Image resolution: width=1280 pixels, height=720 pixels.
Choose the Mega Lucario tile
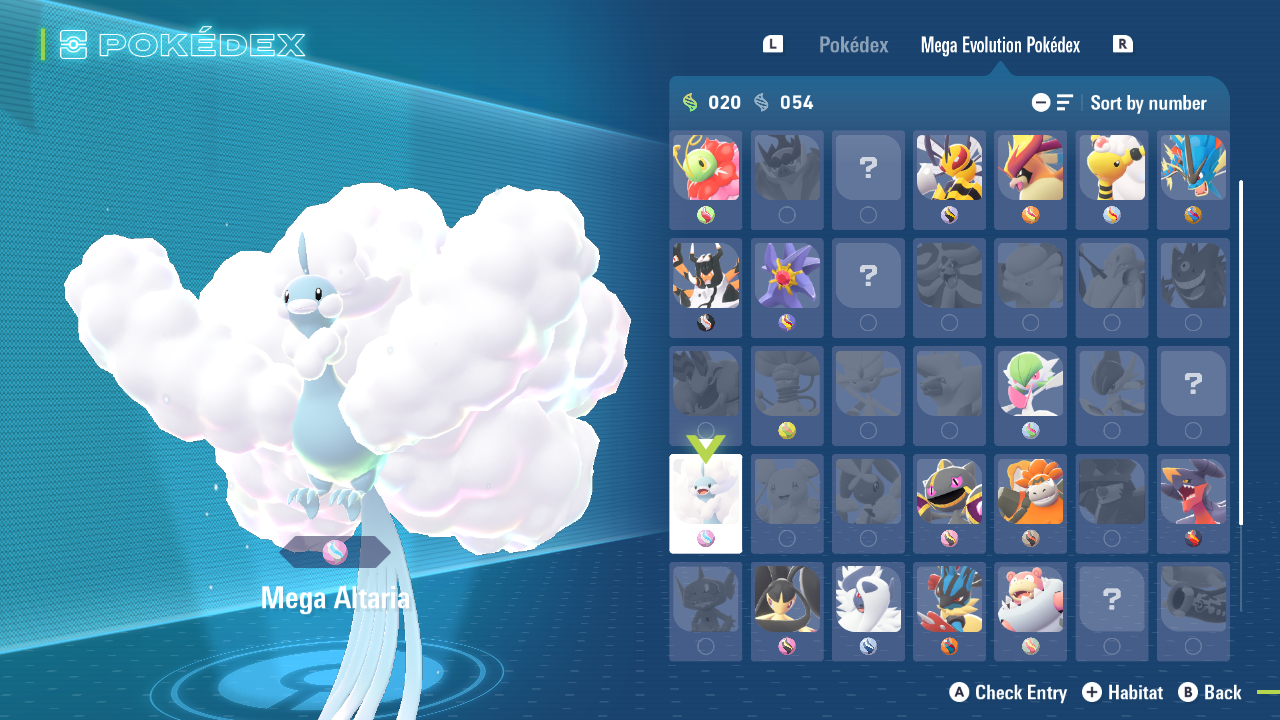(949, 600)
